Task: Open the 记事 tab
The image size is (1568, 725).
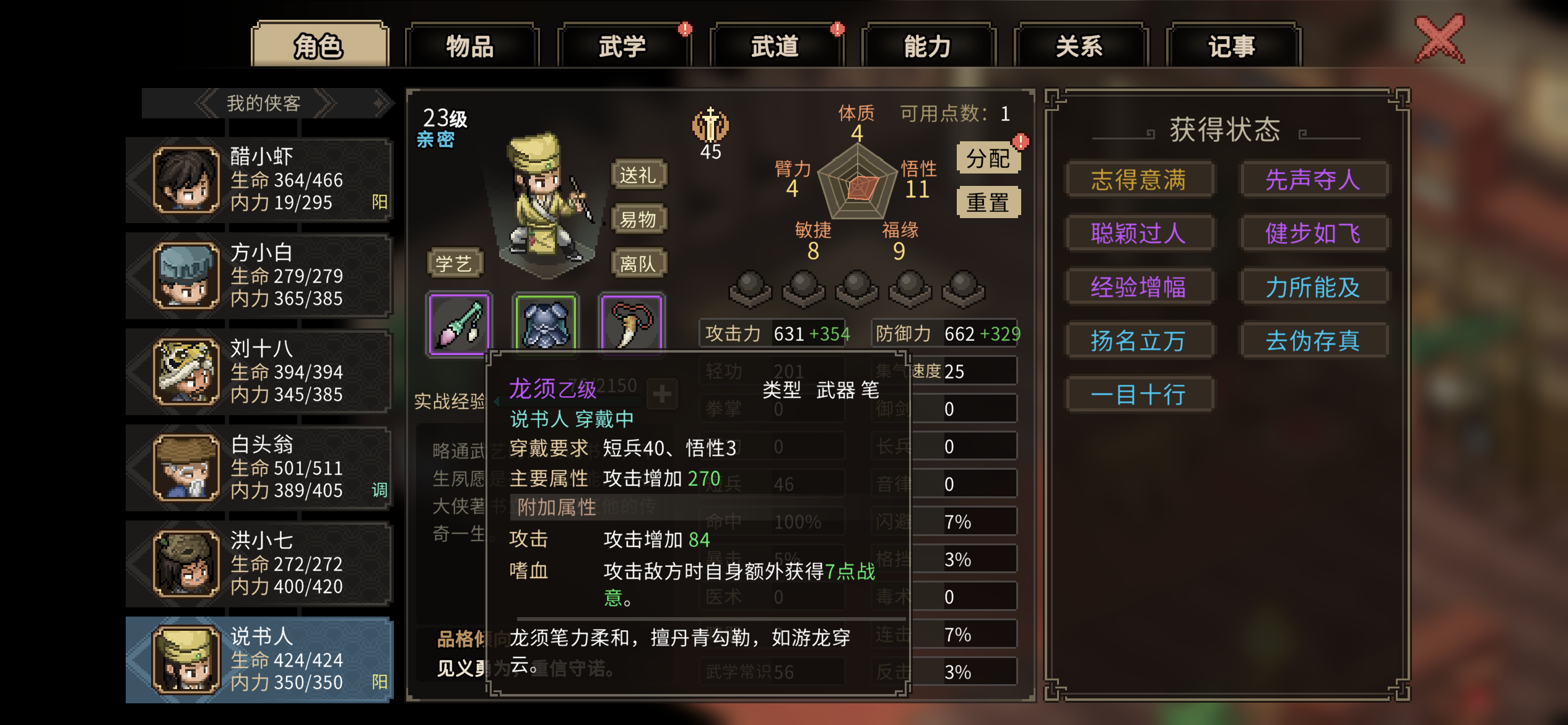Action: tap(1232, 46)
